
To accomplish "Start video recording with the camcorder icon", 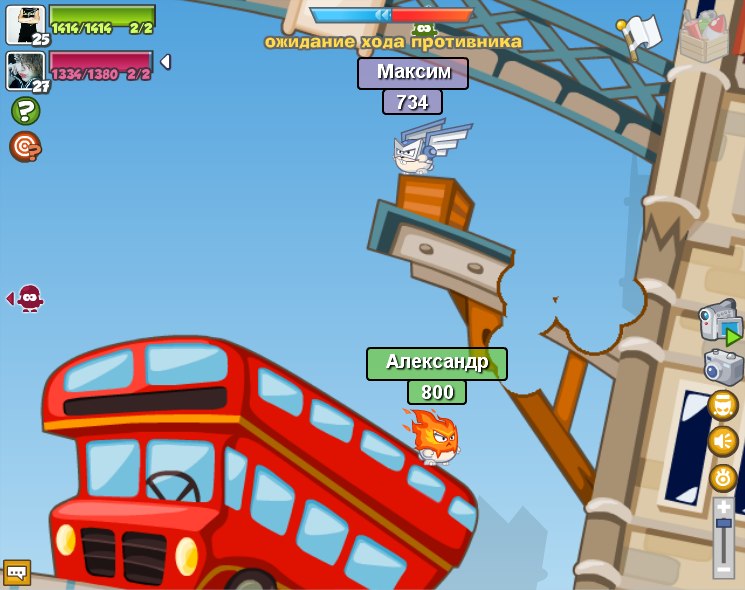I will click(x=720, y=322).
